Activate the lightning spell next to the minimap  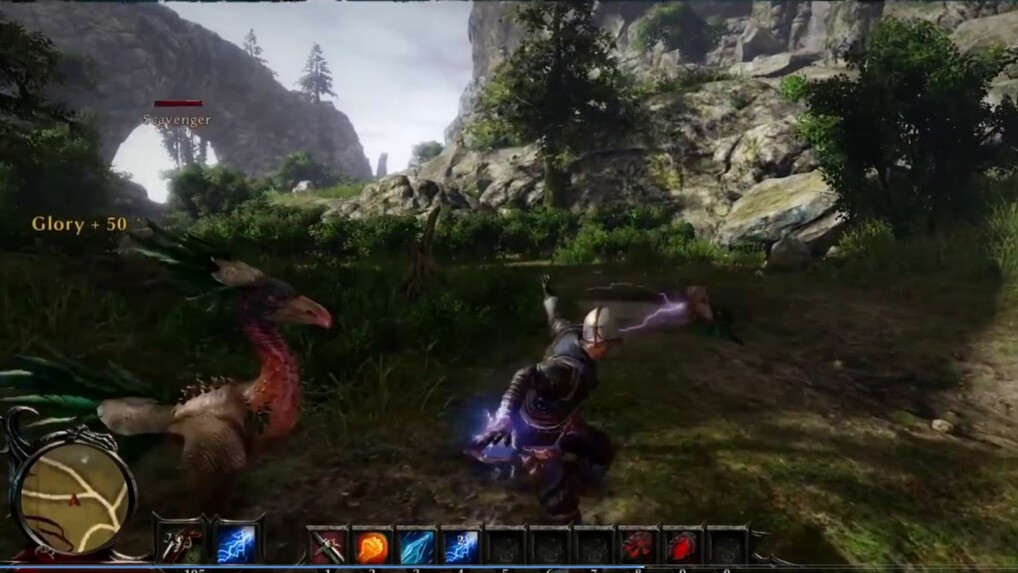pos(235,543)
